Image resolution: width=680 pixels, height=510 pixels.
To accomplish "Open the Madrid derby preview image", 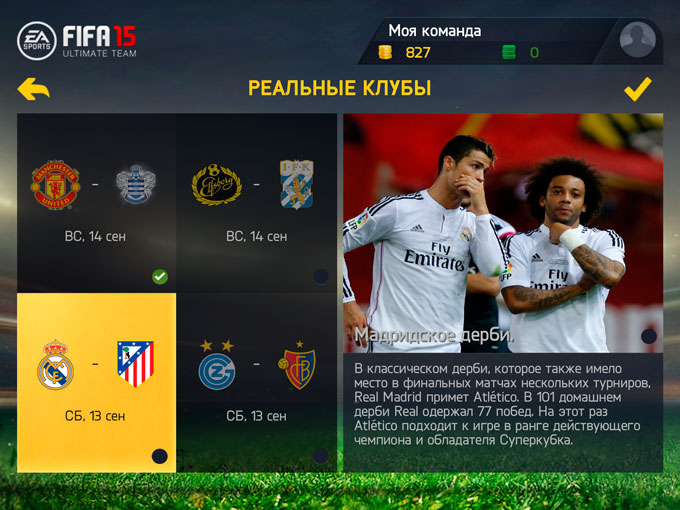I will click(502, 232).
